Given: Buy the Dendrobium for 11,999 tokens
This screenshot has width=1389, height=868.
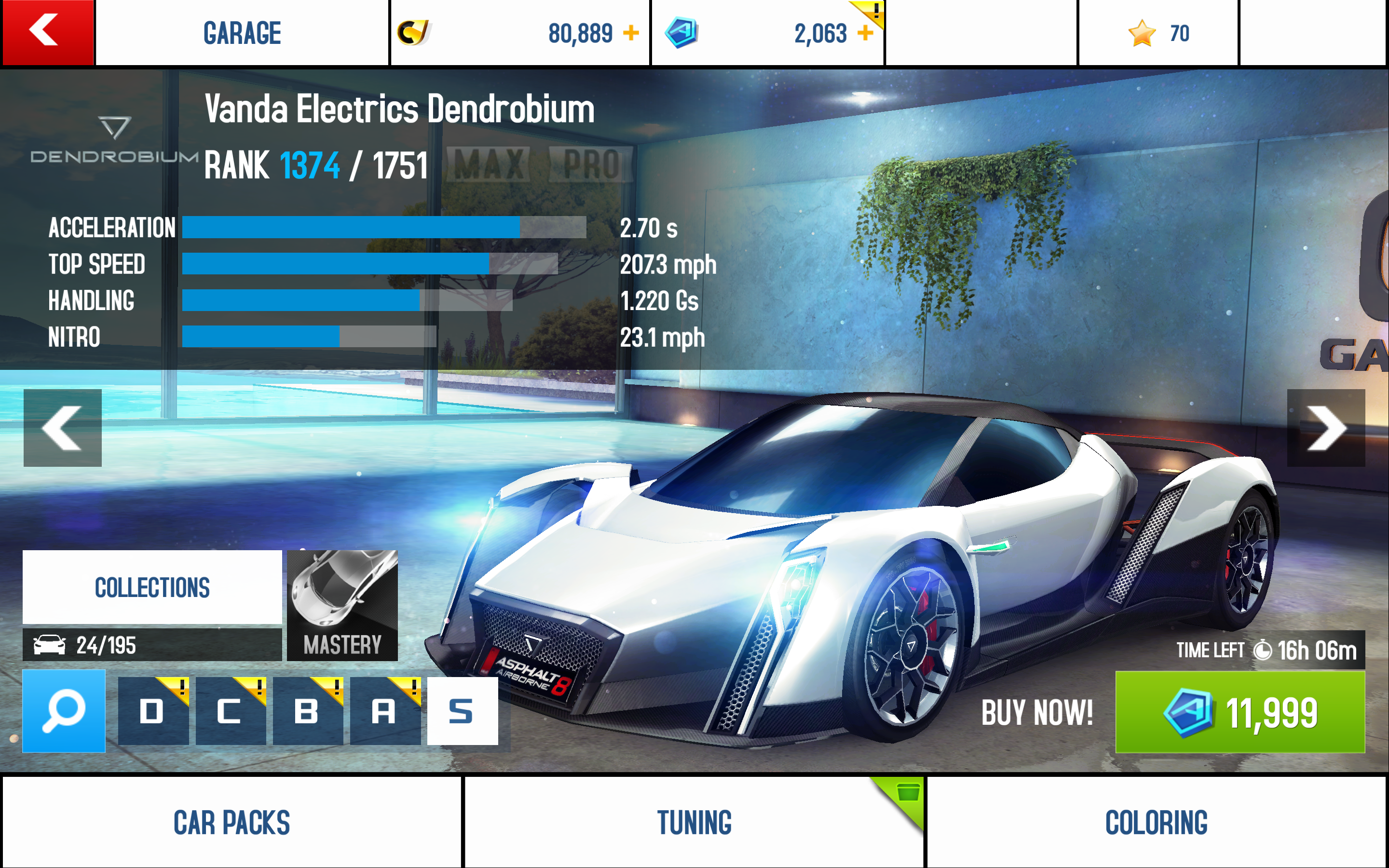Looking at the screenshot, I should (1240, 712).
